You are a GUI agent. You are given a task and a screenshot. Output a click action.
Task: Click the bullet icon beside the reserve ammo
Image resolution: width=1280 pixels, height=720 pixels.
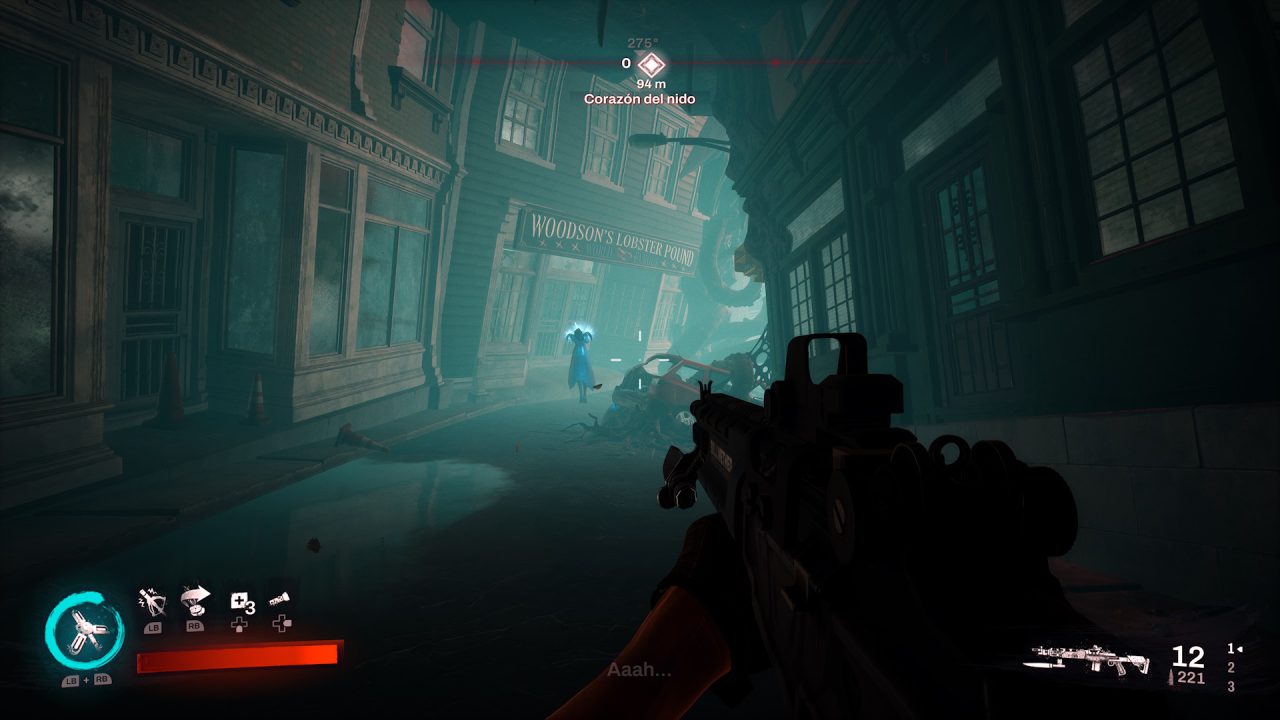click(1171, 677)
